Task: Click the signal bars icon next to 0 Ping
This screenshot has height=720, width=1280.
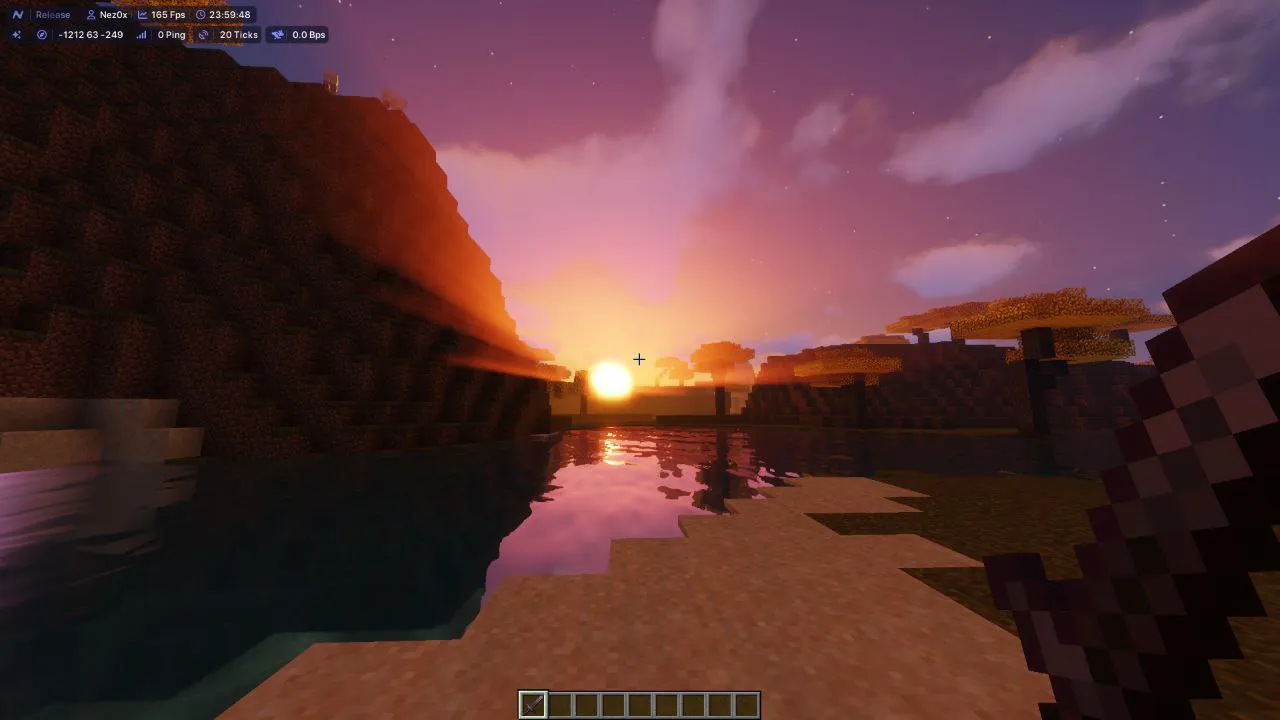Action: [142, 34]
